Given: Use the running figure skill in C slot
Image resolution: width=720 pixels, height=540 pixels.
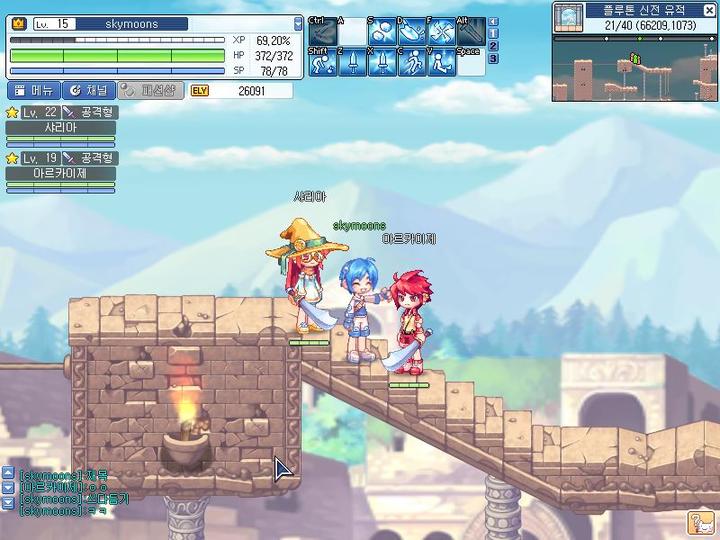Looking at the screenshot, I should click(412, 62).
